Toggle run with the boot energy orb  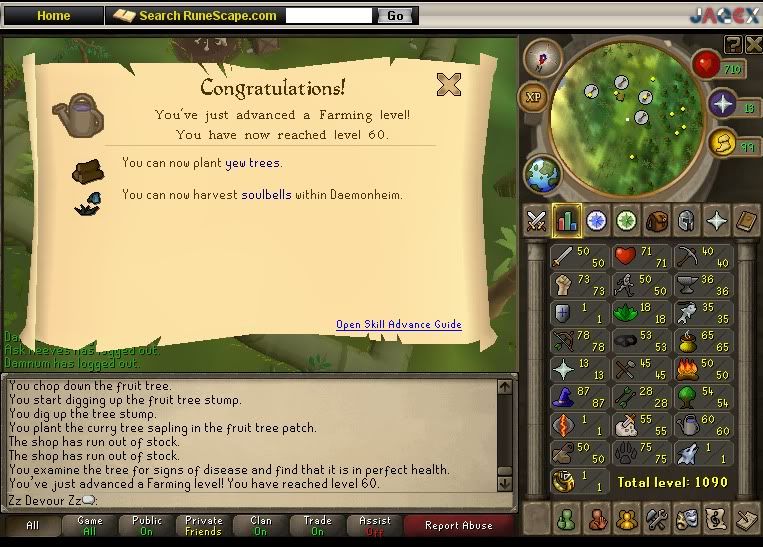pyautogui.click(x=722, y=143)
